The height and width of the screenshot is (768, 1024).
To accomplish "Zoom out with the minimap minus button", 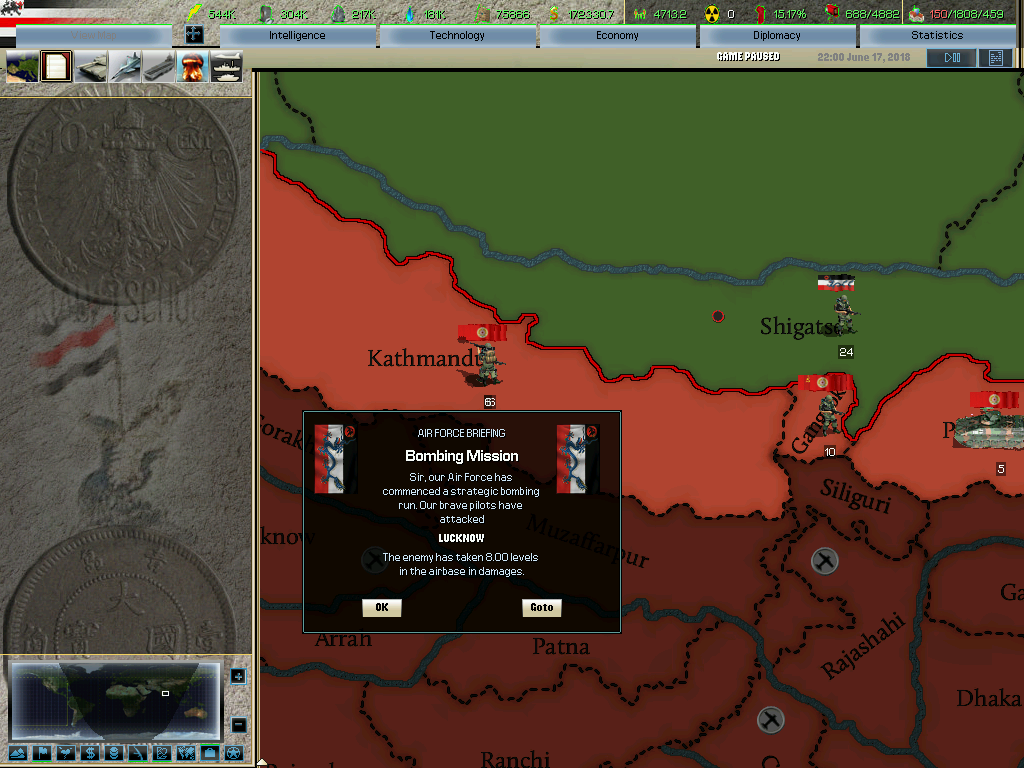I will coord(238,724).
